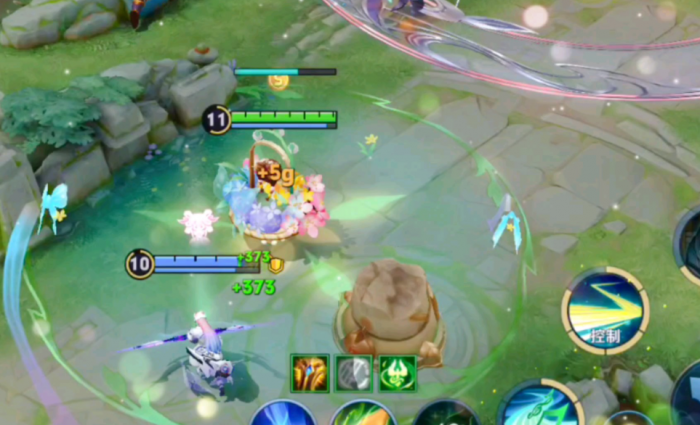This screenshot has width=700, height=425.
Task: Select the golden armor item icon
Action: 309,373
